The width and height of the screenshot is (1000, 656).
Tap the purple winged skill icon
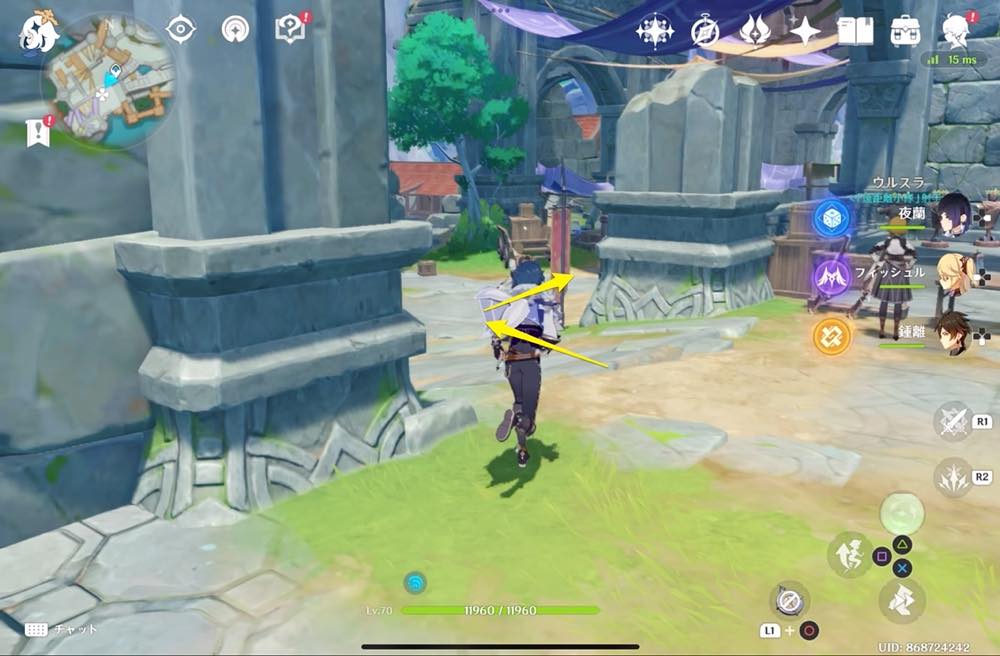pos(831,276)
